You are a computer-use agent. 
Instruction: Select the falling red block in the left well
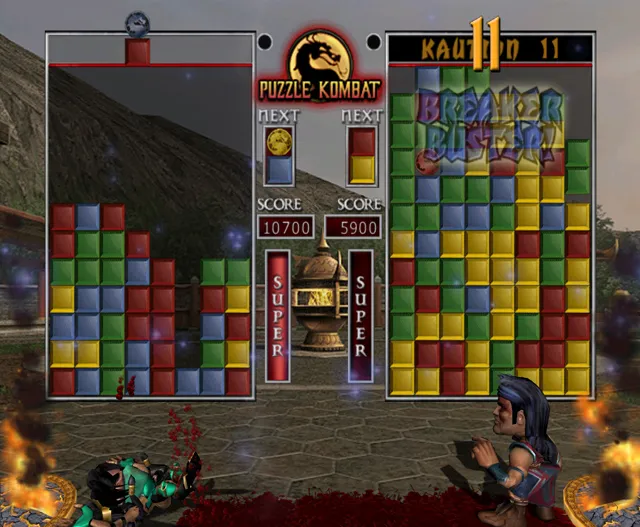pos(138,52)
